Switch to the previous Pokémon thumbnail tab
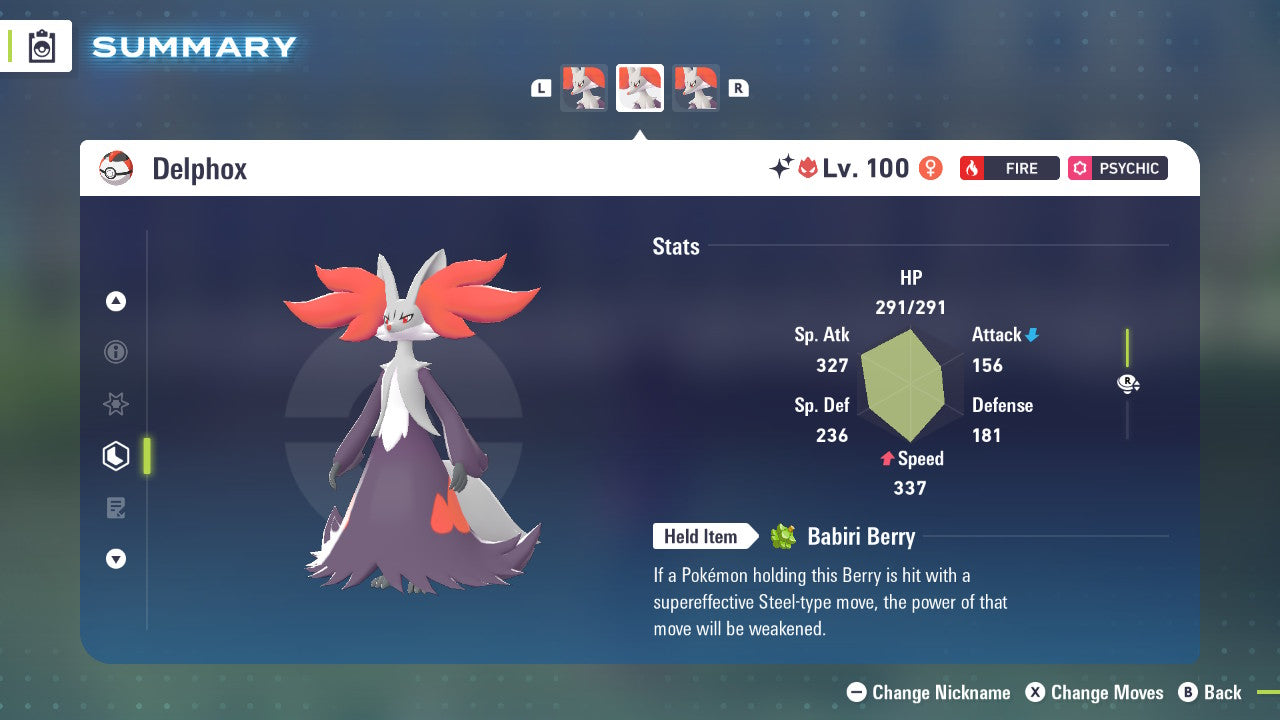The image size is (1280, 720). tap(584, 88)
